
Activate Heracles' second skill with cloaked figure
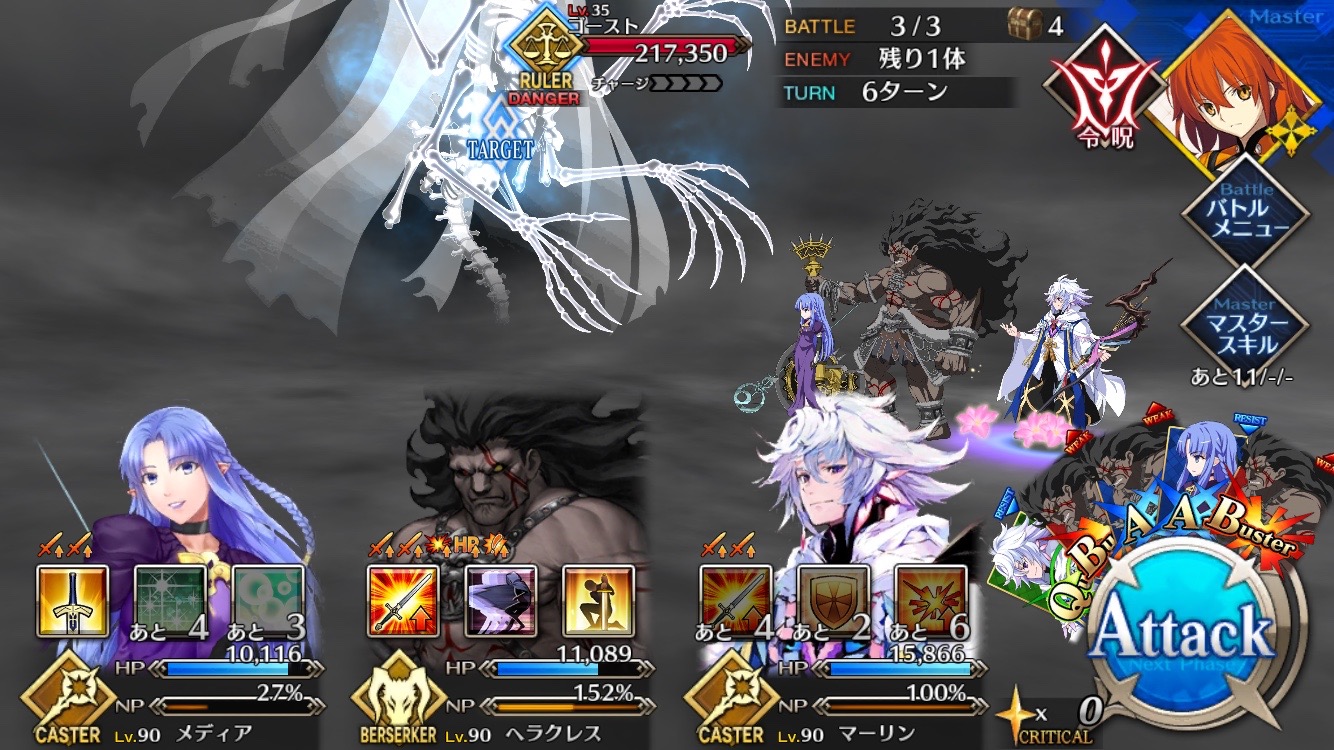click(500, 601)
